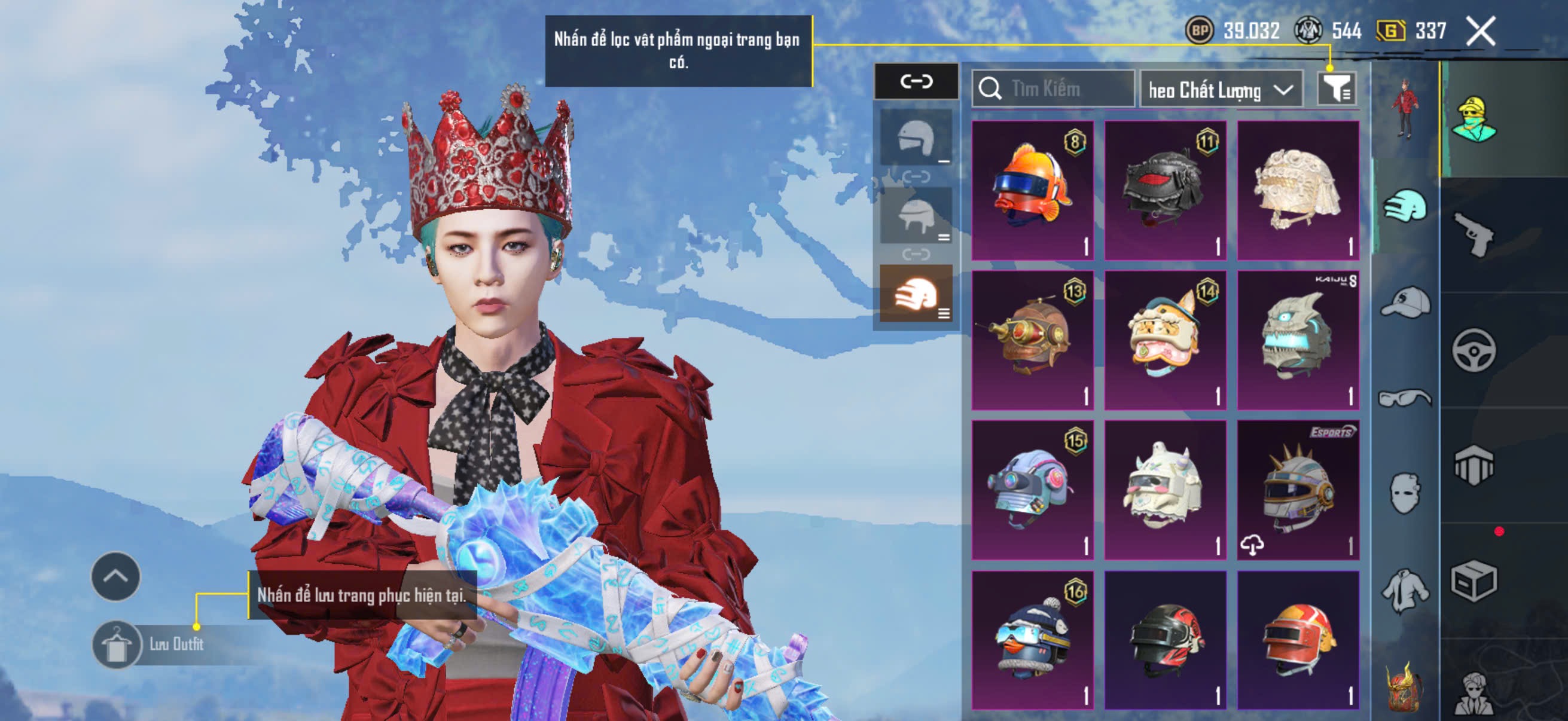1568x721 pixels.
Task: Close the inventory screen
Action: pyautogui.click(x=1479, y=31)
